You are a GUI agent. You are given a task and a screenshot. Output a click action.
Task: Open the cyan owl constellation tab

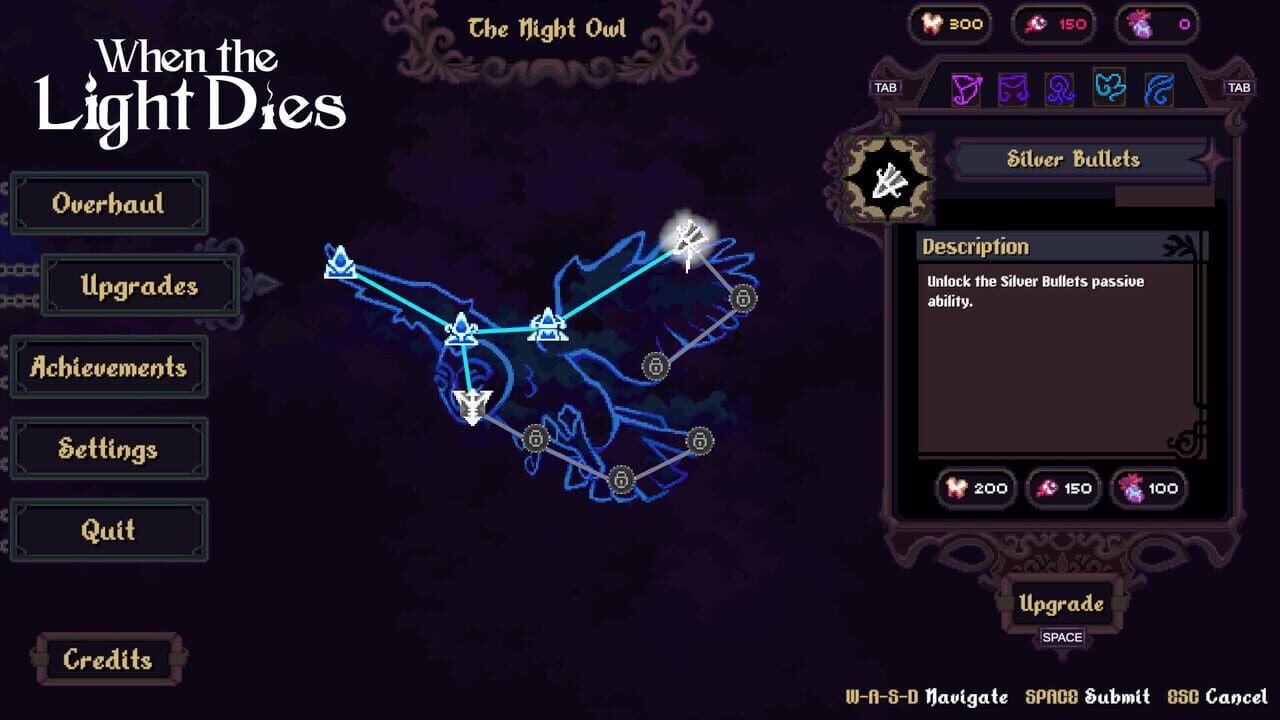click(x=1109, y=88)
